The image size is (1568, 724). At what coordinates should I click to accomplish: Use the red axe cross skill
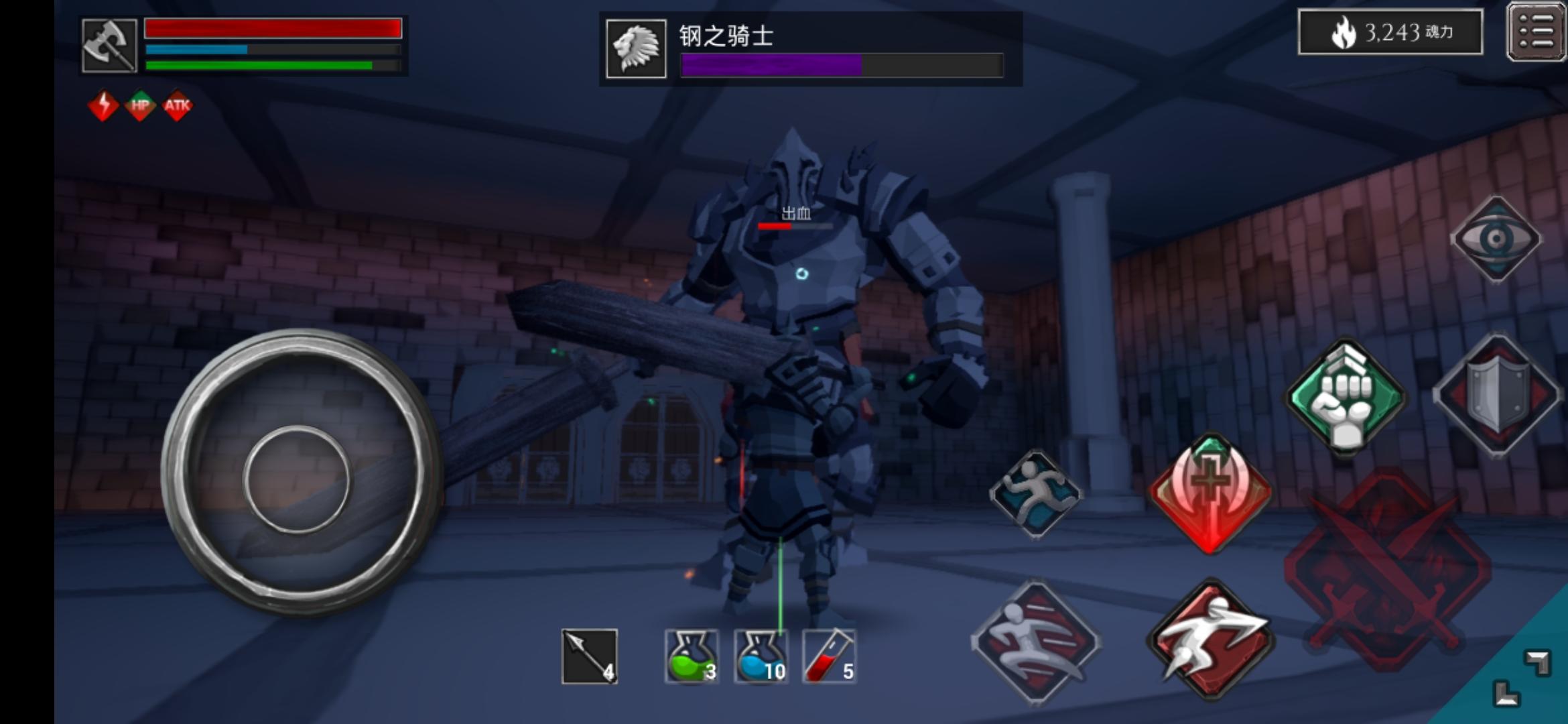1210,493
